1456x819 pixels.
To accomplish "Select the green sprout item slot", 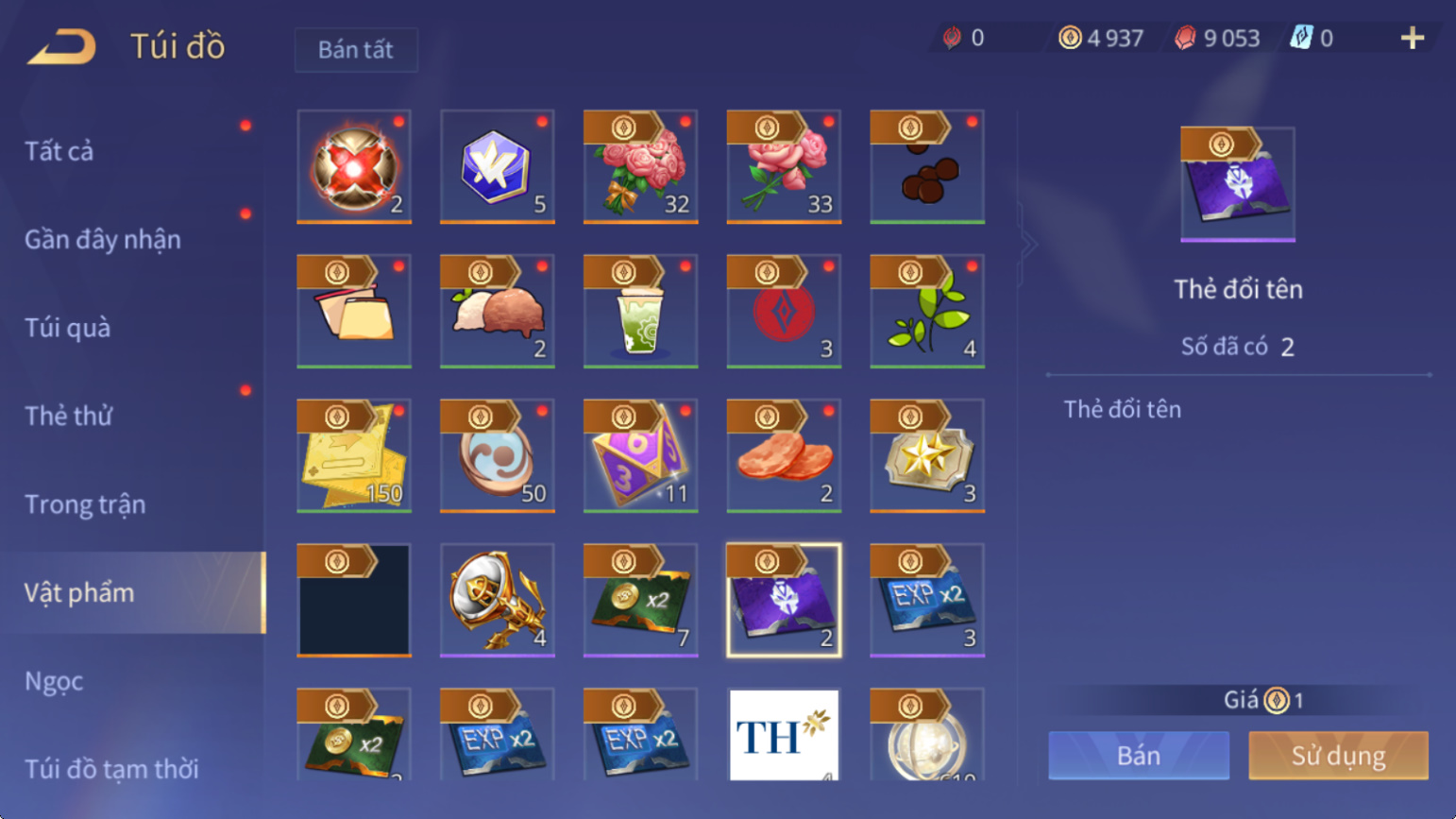I will click(x=927, y=311).
